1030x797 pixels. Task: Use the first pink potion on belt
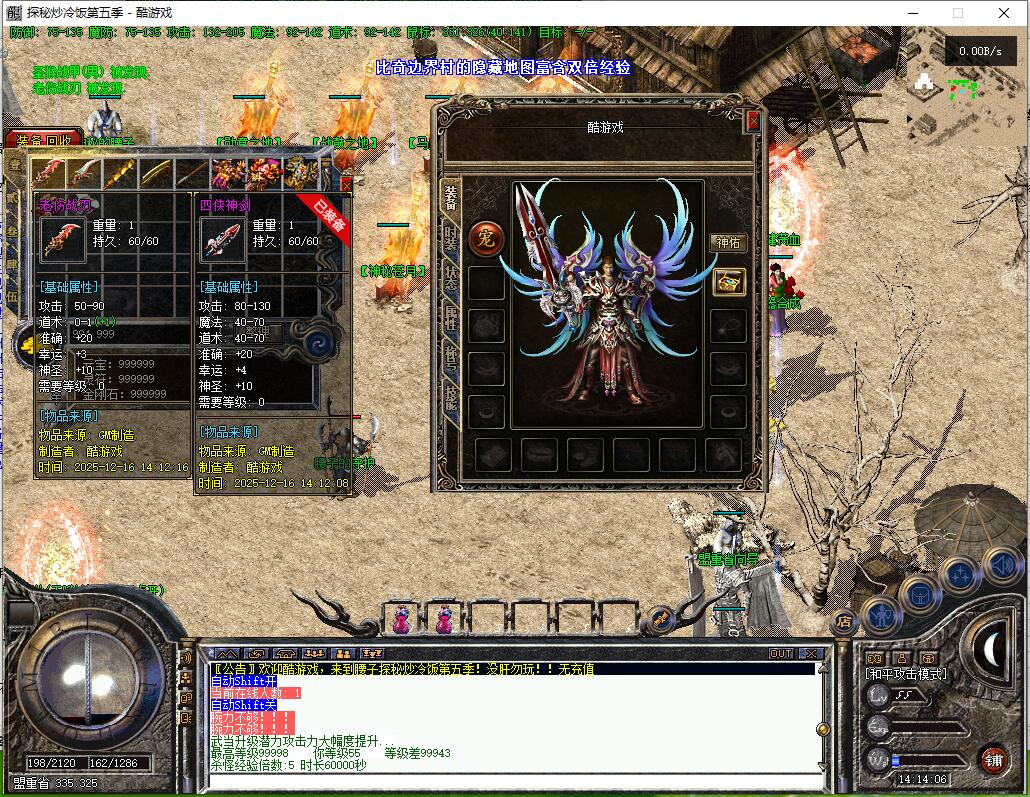(400, 619)
